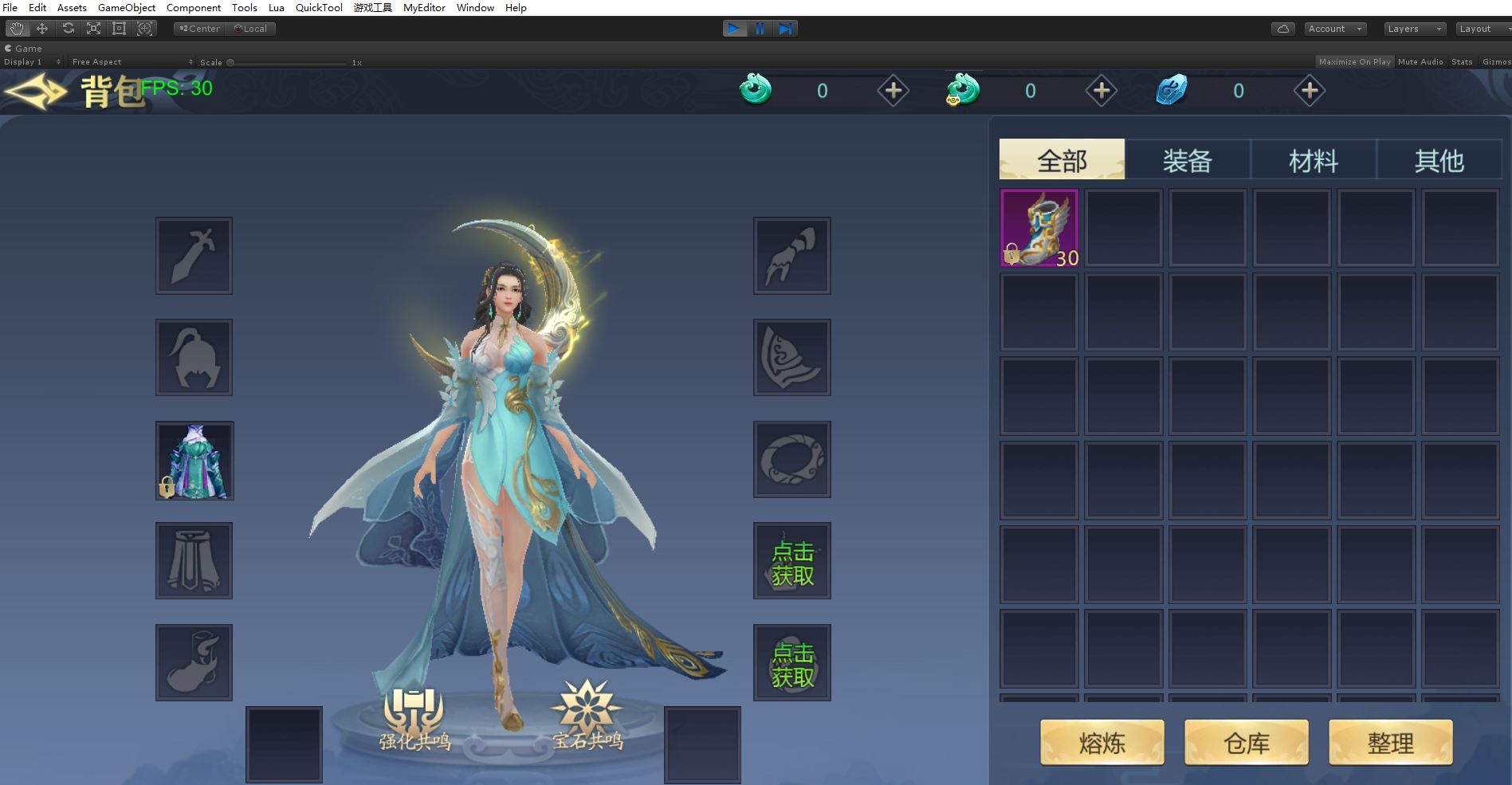Select the 材料 materials tab

pos(1313,160)
